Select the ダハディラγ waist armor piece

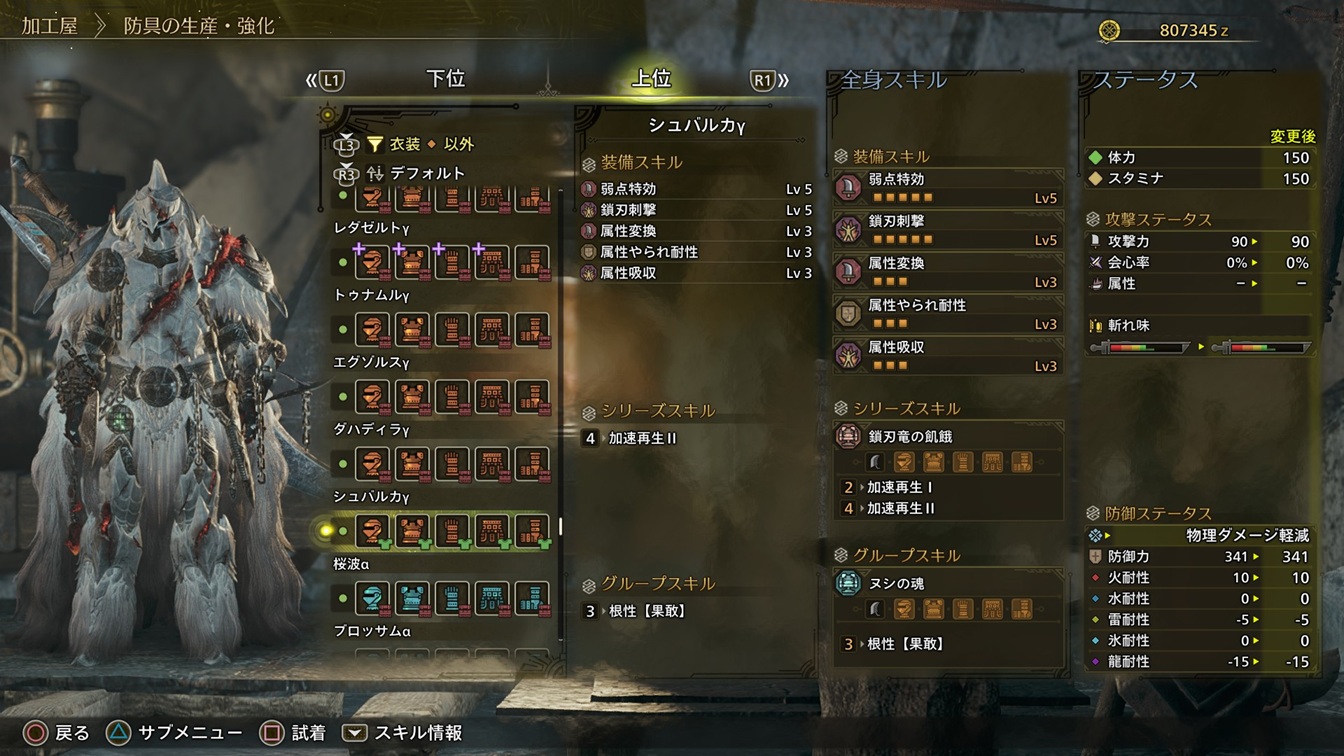click(x=491, y=464)
